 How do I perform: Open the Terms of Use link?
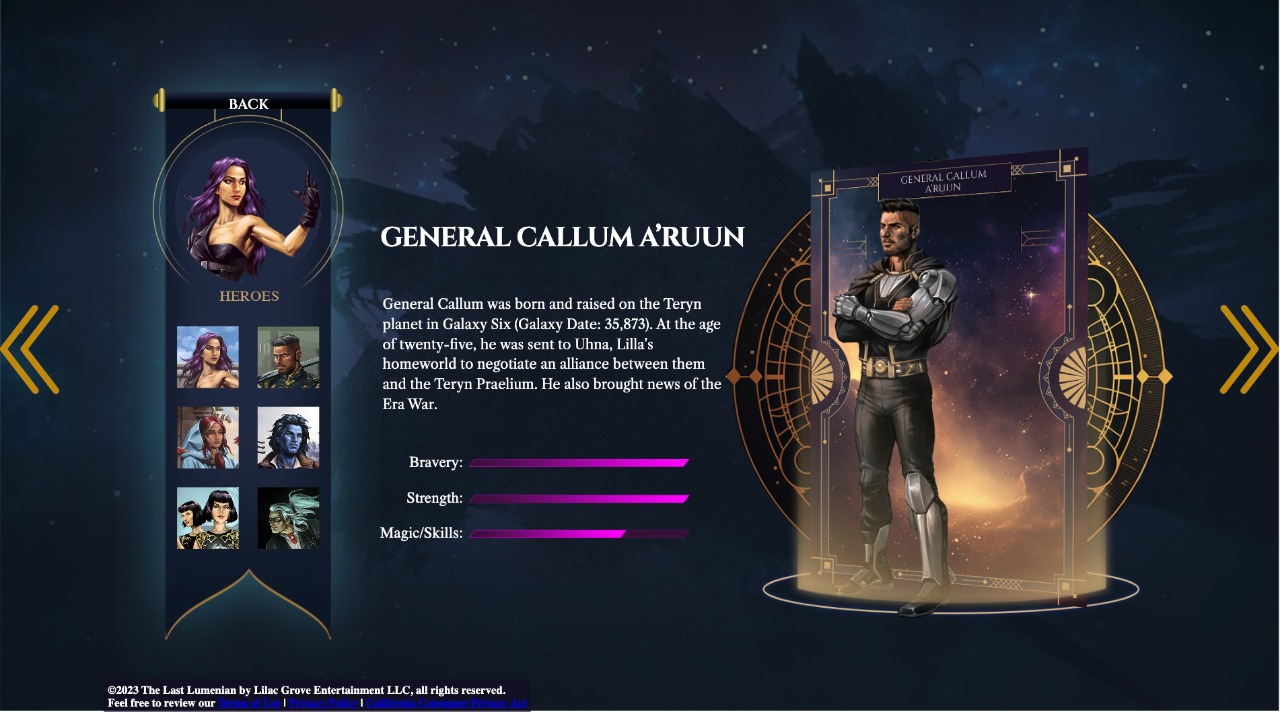click(x=249, y=704)
